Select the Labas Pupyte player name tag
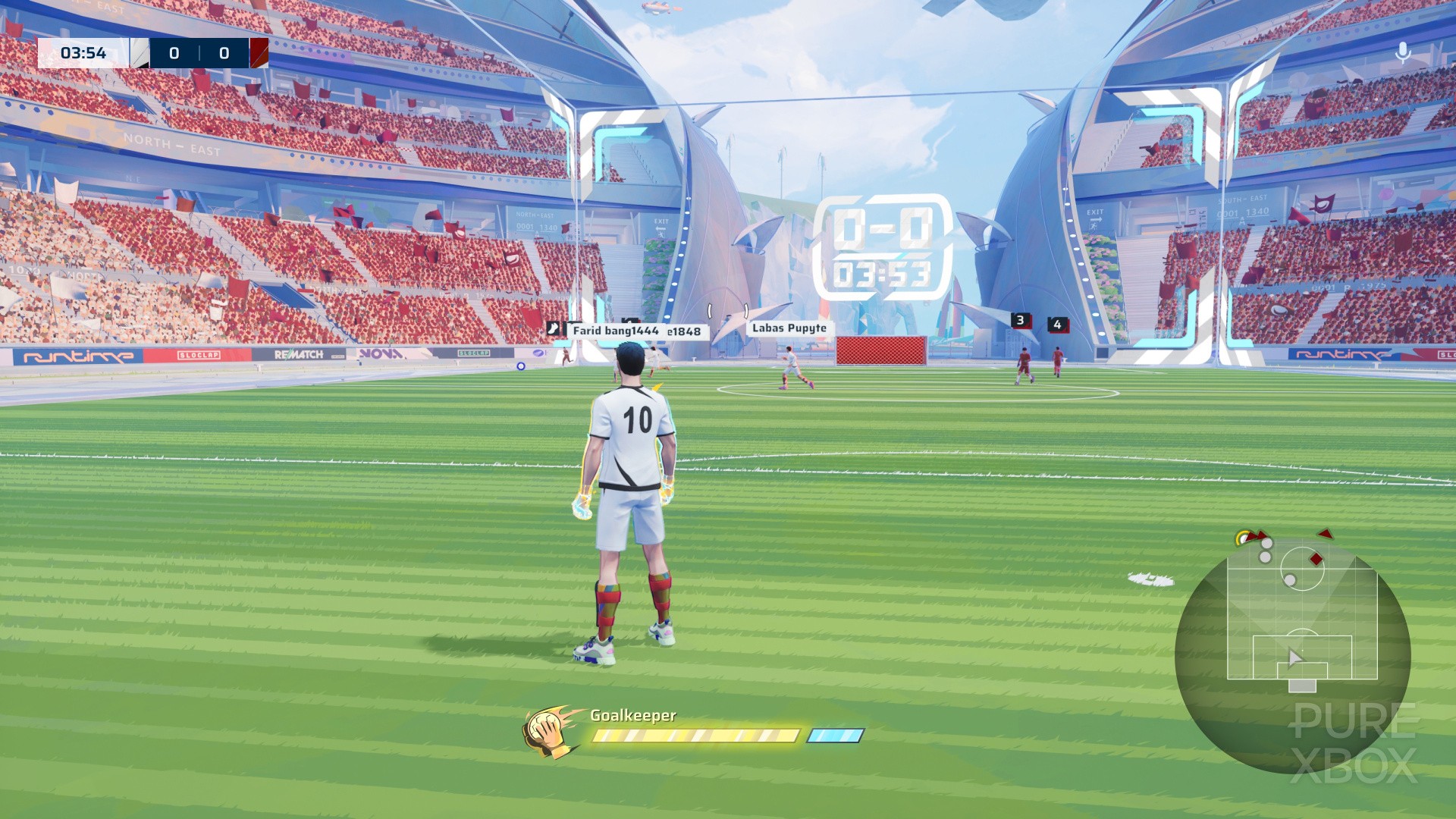Image resolution: width=1456 pixels, height=819 pixels. click(x=789, y=328)
